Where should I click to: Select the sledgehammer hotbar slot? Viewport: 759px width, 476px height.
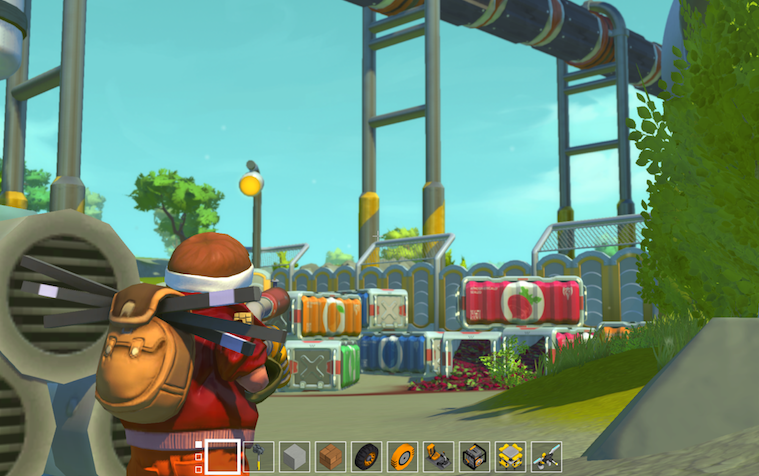click(259, 456)
